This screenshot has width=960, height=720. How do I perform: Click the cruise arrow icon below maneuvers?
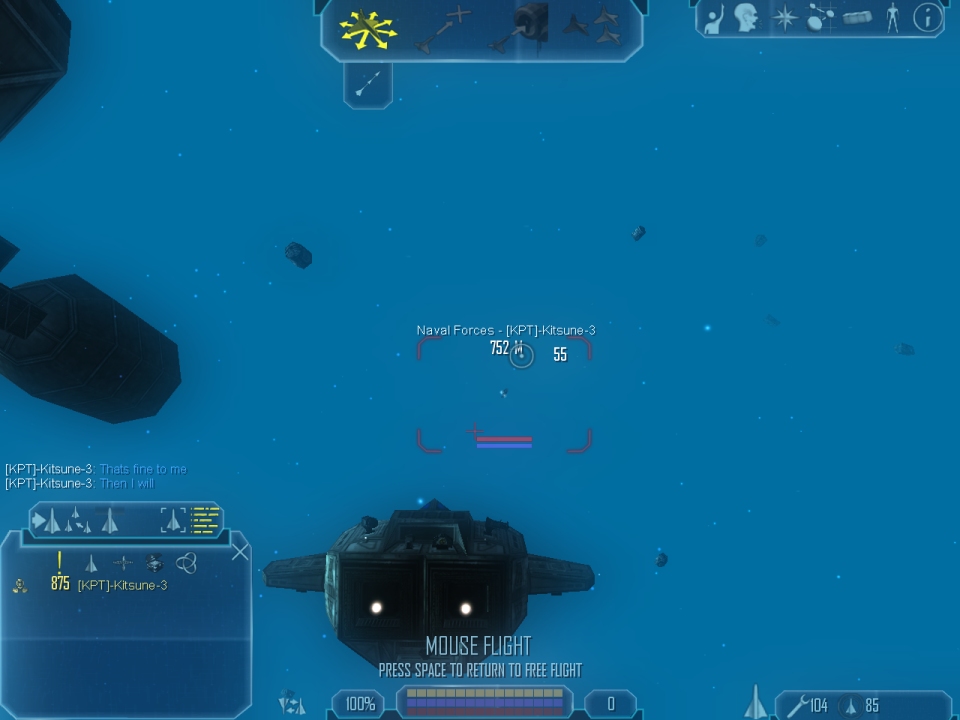click(367, 85)
